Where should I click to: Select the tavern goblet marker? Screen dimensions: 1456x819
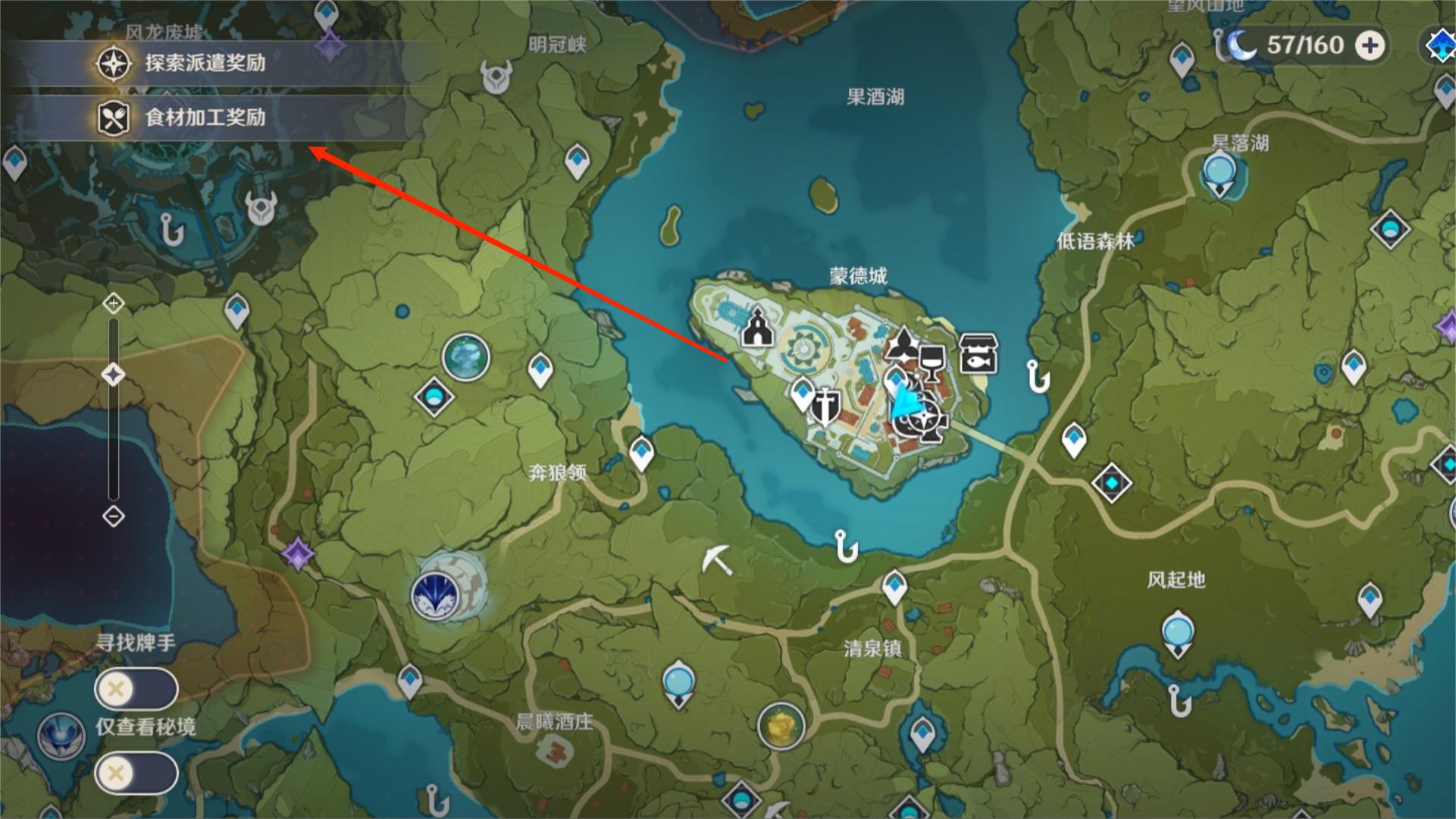click(931, 363)
